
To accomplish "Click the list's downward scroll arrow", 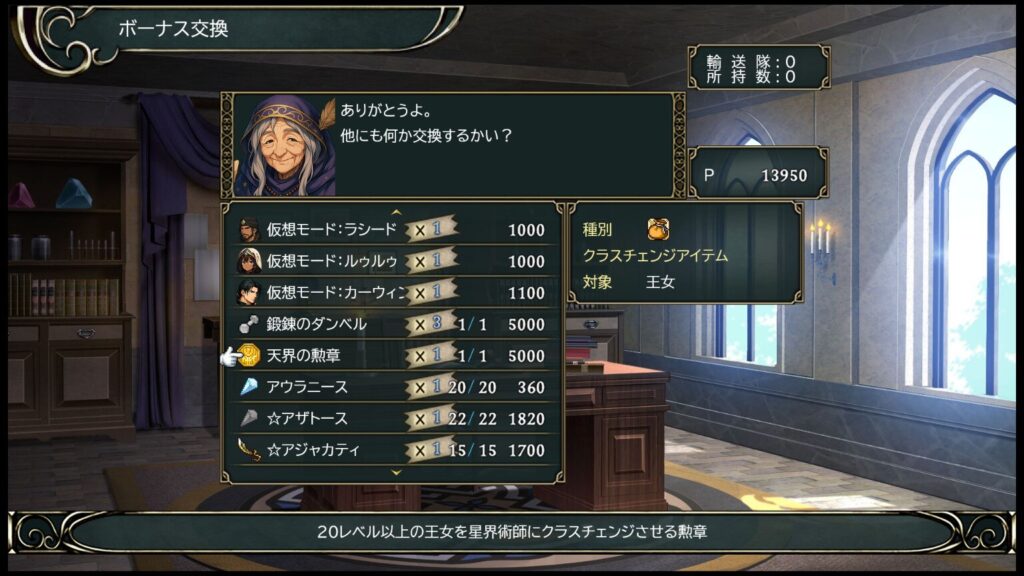I will point(396,471).
